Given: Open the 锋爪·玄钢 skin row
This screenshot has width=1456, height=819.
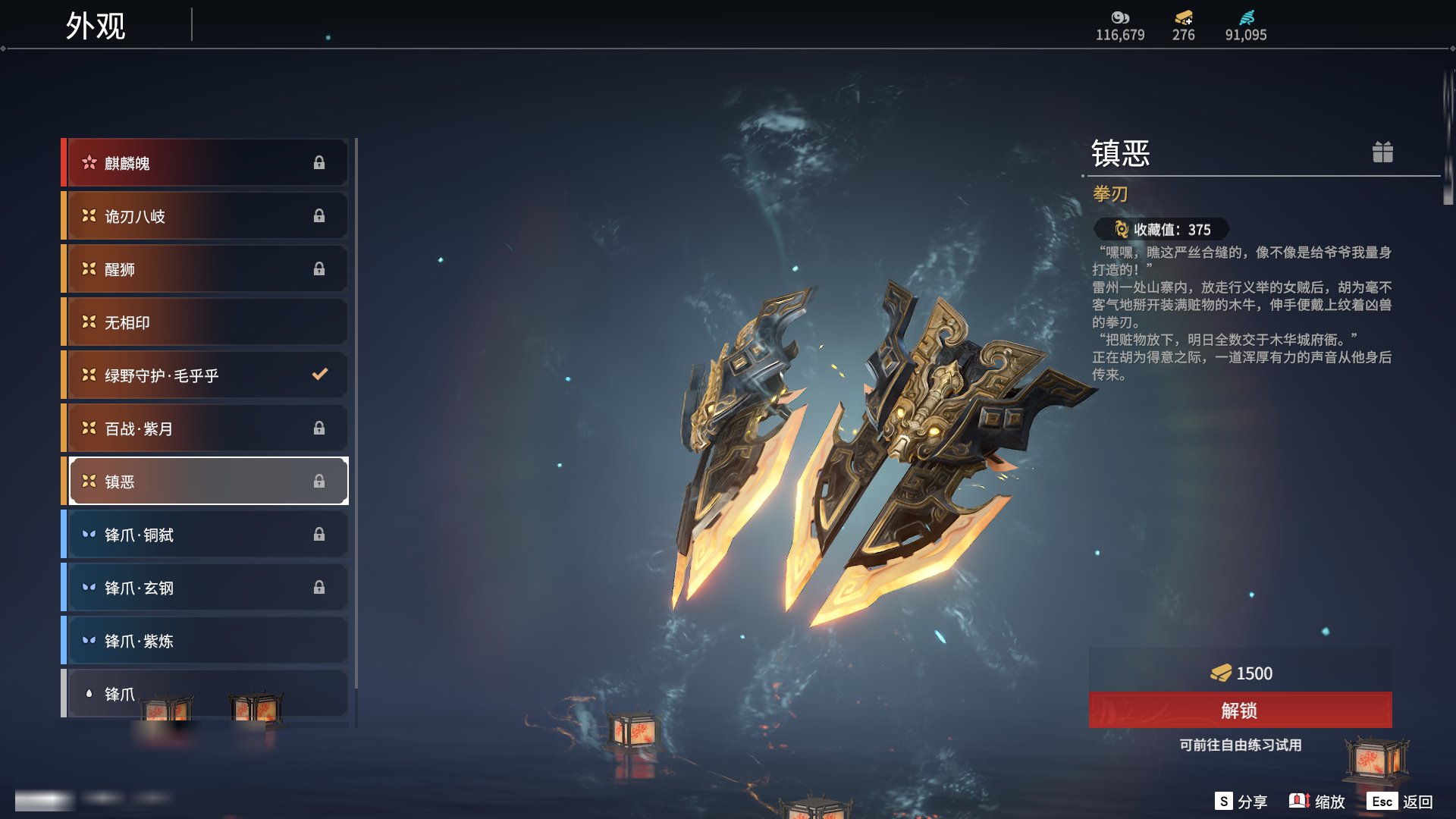Looking at the screenshot, I should pyautogui.click(x=206, y=588).
